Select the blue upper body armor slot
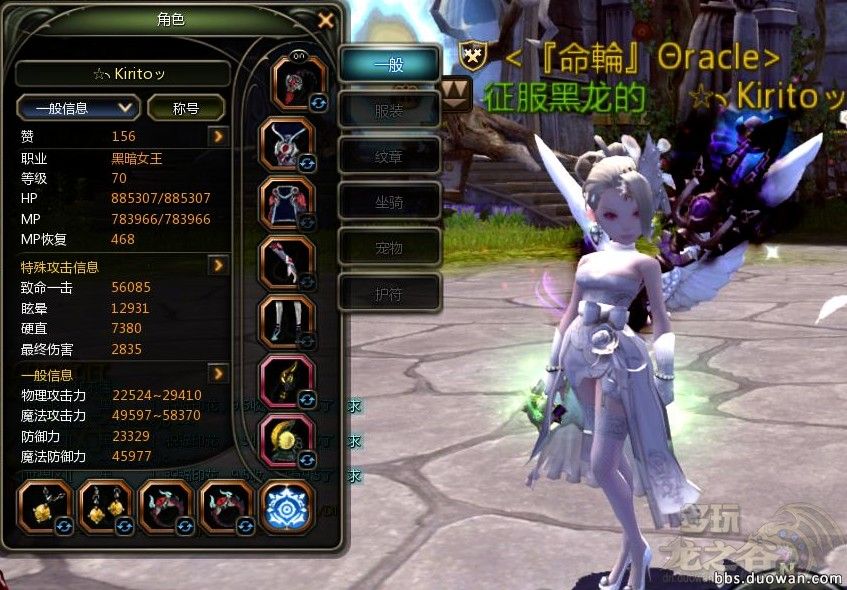Image resolution: width=847 pixels, height=590 pixels. tap(291, 201)
